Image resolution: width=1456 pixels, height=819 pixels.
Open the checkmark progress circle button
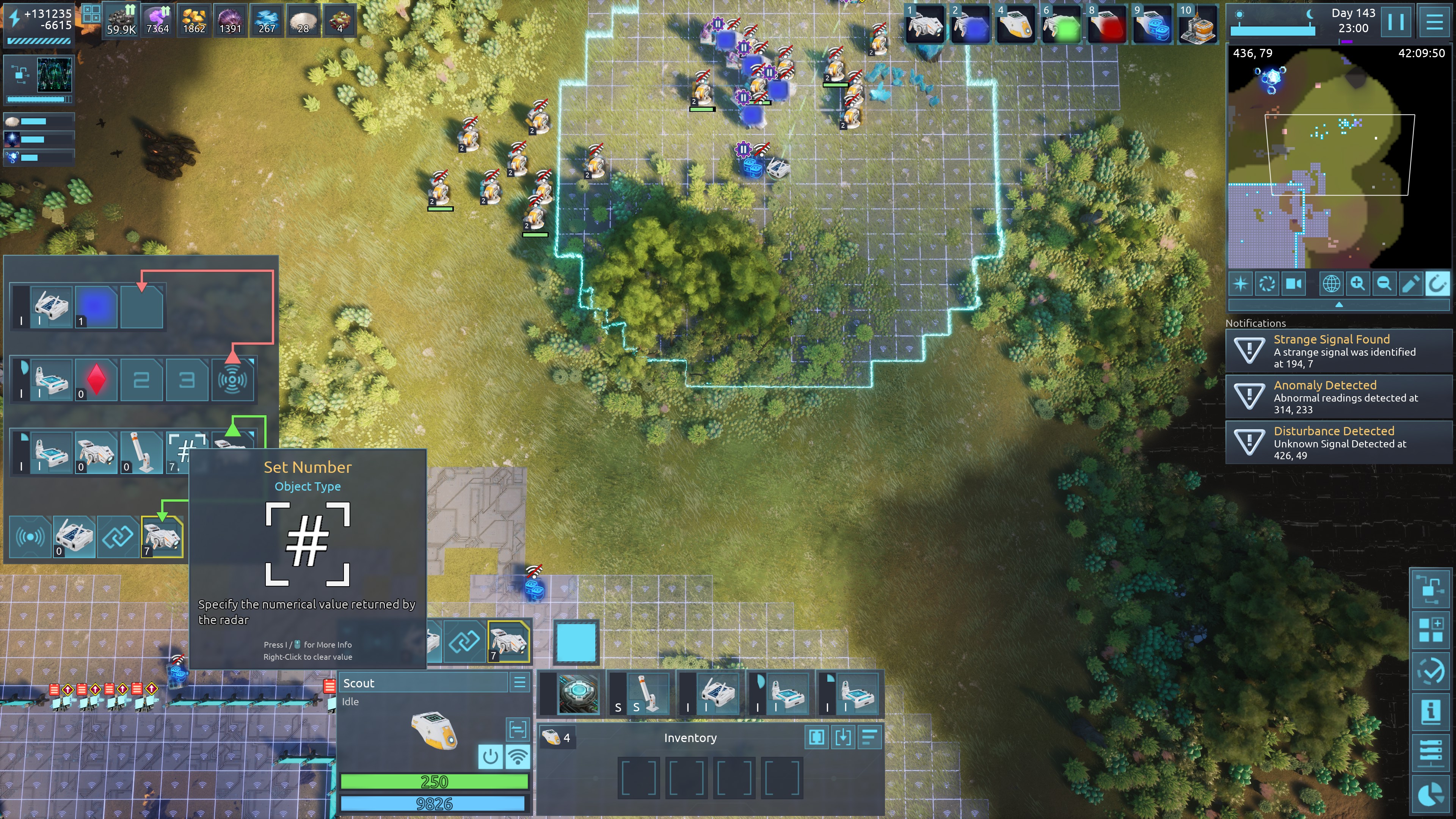pos(1431,671)
